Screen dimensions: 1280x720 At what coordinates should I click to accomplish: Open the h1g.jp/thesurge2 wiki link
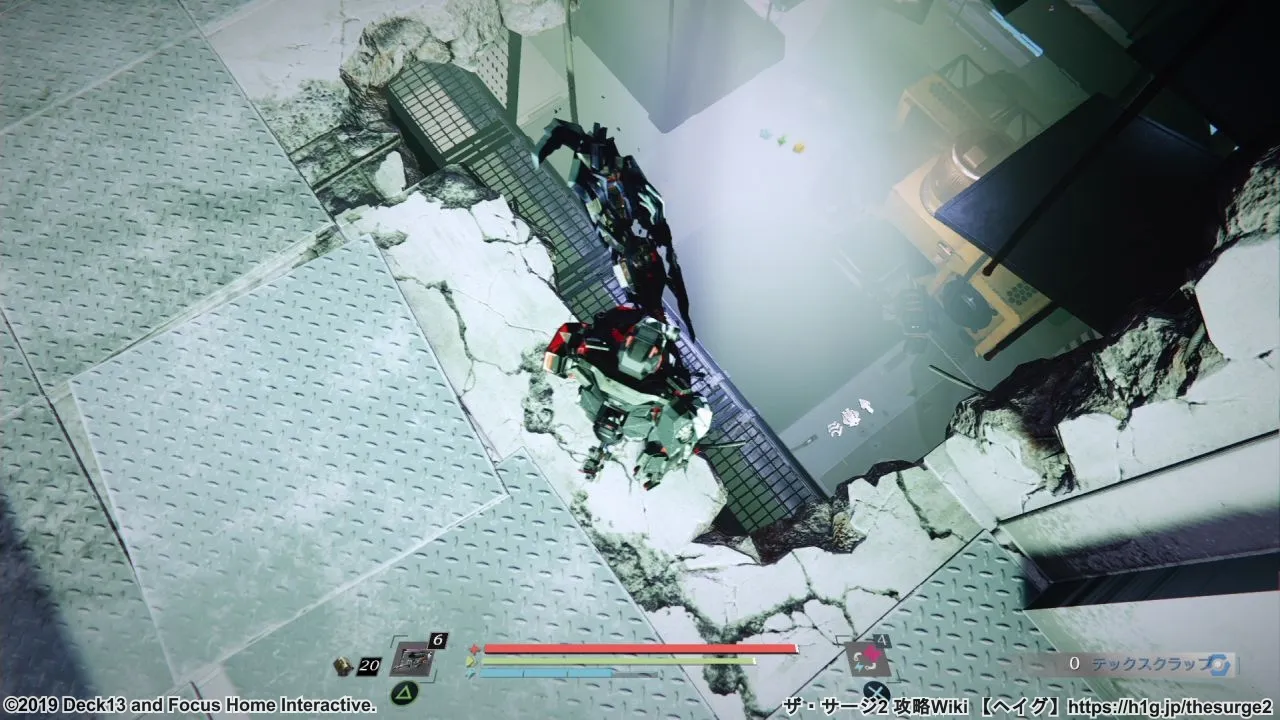coord(1171,707)
